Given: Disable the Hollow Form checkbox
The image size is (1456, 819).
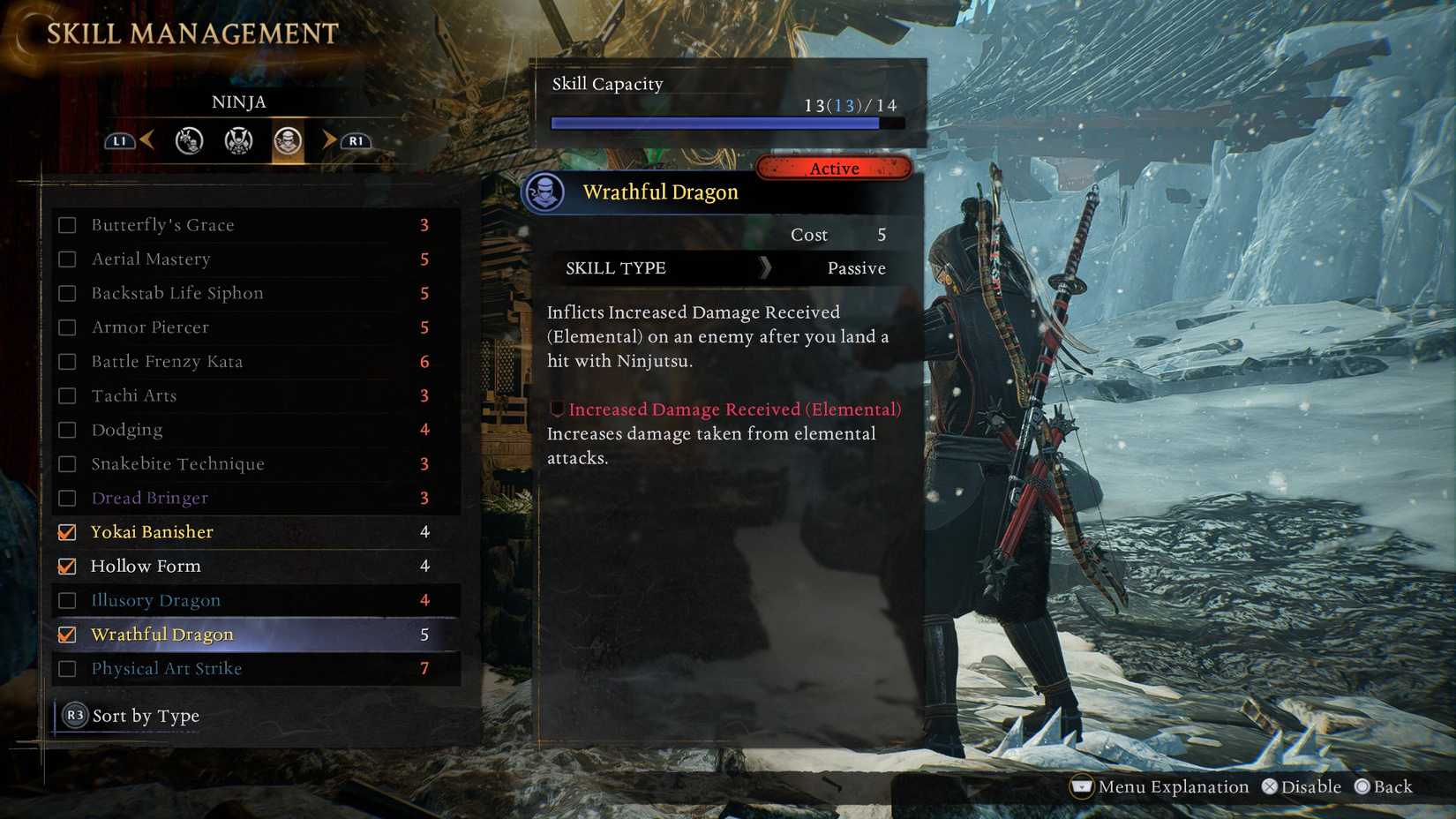Looking at the screenshot, I should 67,566.
